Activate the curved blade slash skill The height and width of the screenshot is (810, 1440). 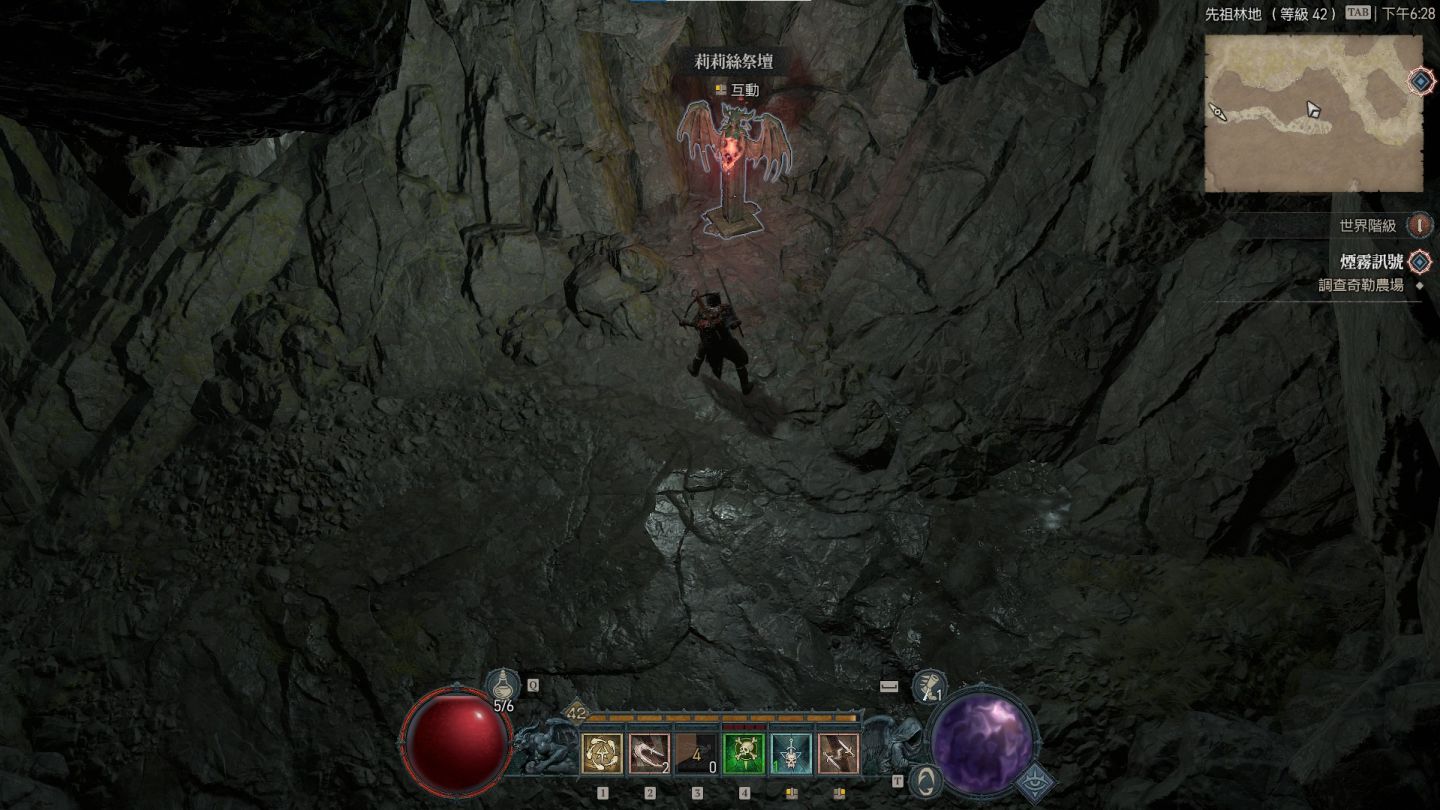[649, 753]
